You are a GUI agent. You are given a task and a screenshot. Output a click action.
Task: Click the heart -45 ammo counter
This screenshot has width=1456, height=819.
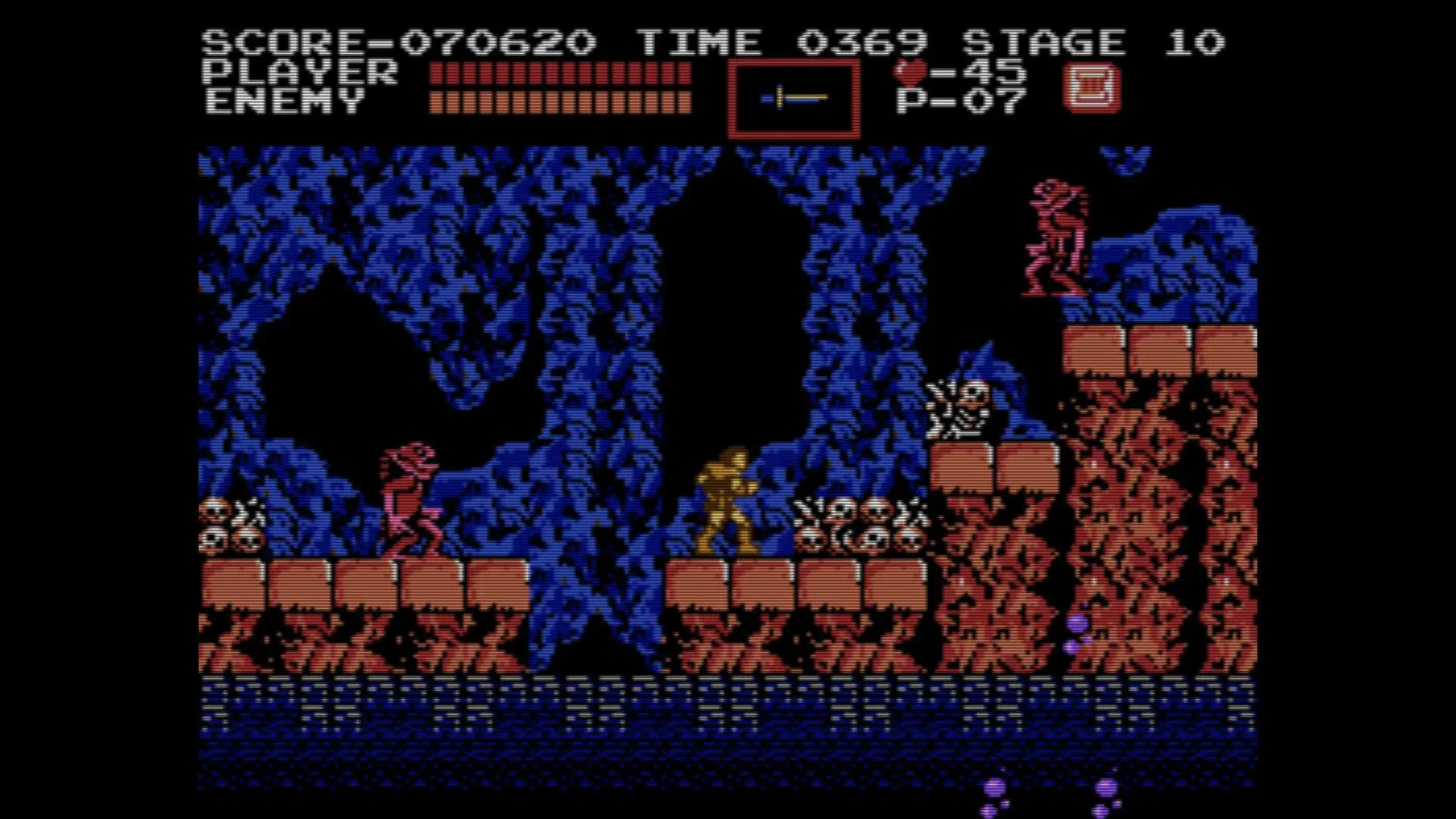tap(959, 73)
